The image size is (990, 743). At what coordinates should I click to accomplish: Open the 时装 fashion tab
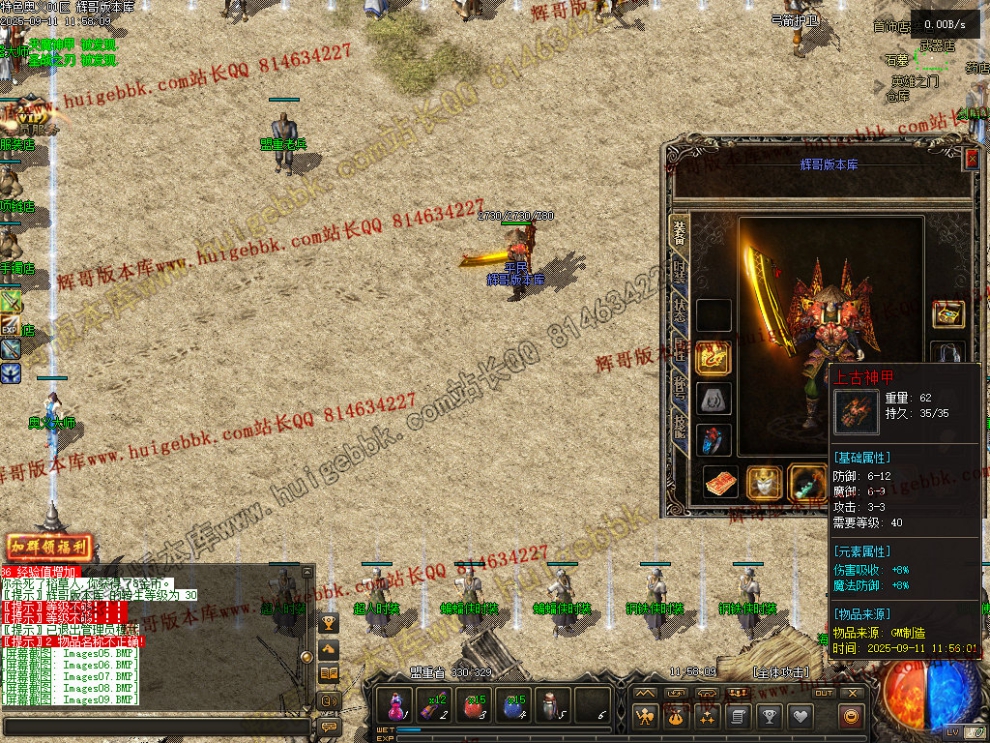coord(678,270)
